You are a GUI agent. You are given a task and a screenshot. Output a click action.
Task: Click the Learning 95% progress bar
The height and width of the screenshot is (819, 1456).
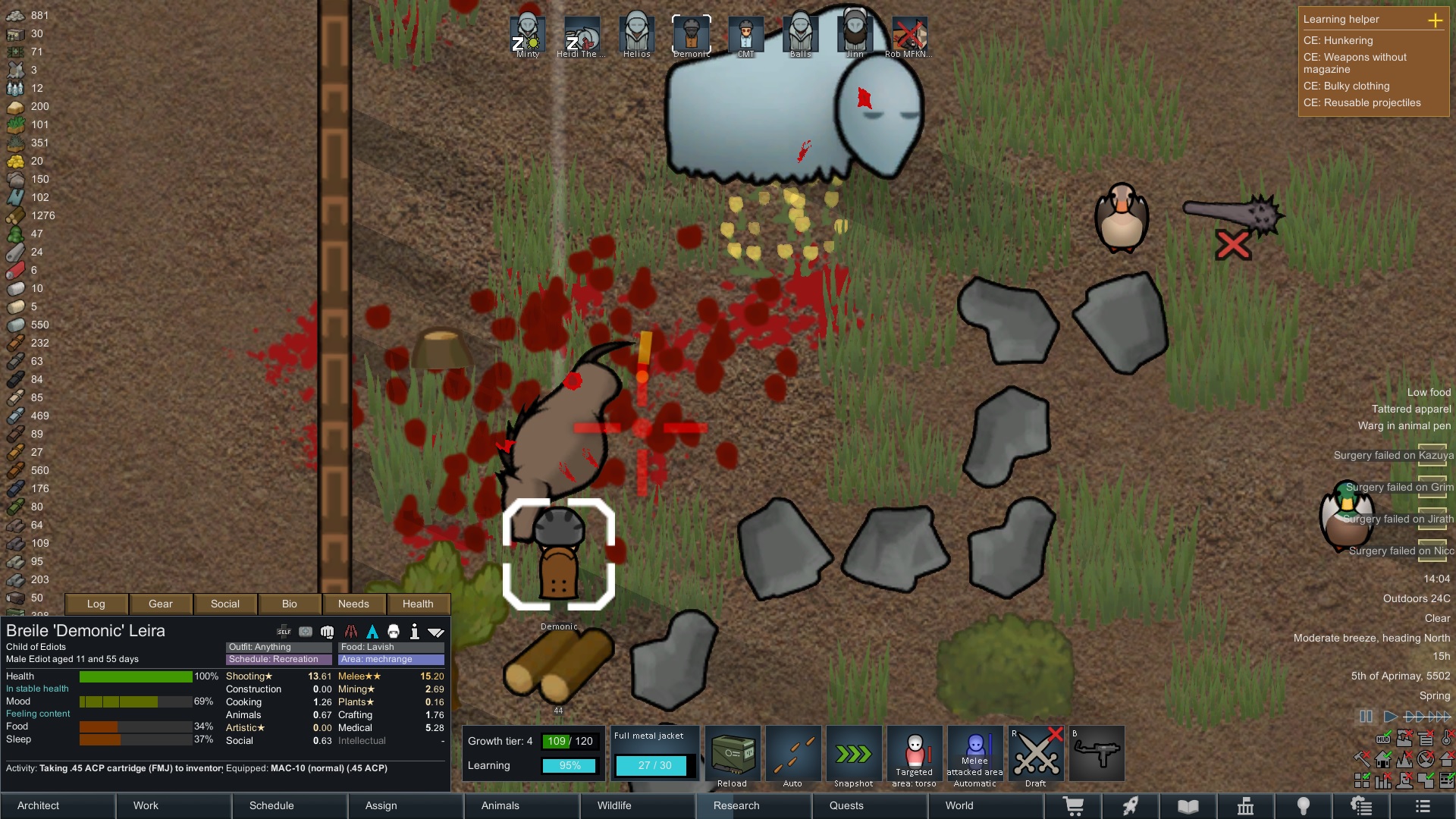pos(570,766)
